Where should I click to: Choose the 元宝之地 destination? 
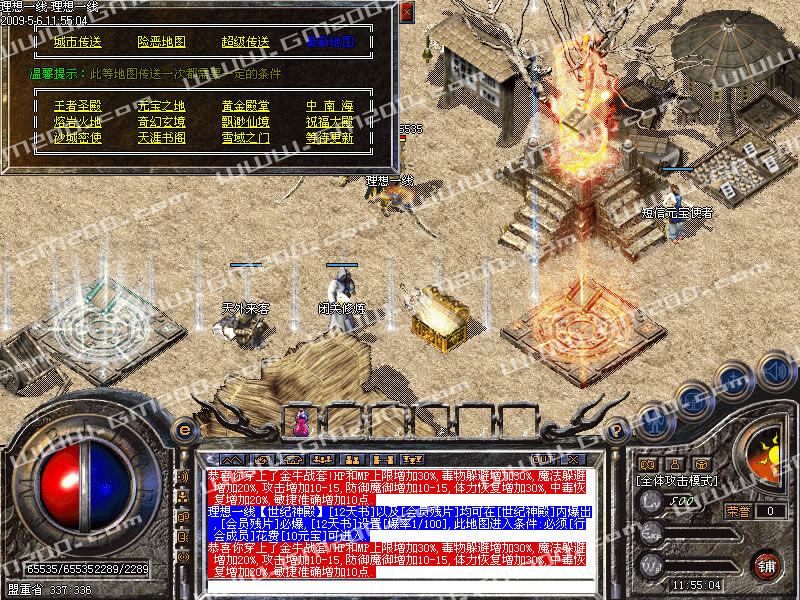tap(161, 105)
